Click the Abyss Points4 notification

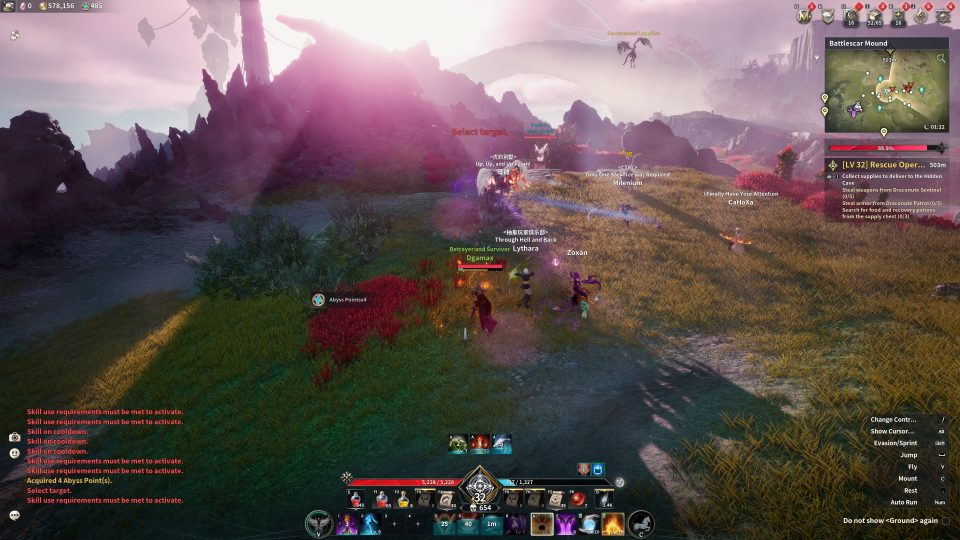click(340, 300)
